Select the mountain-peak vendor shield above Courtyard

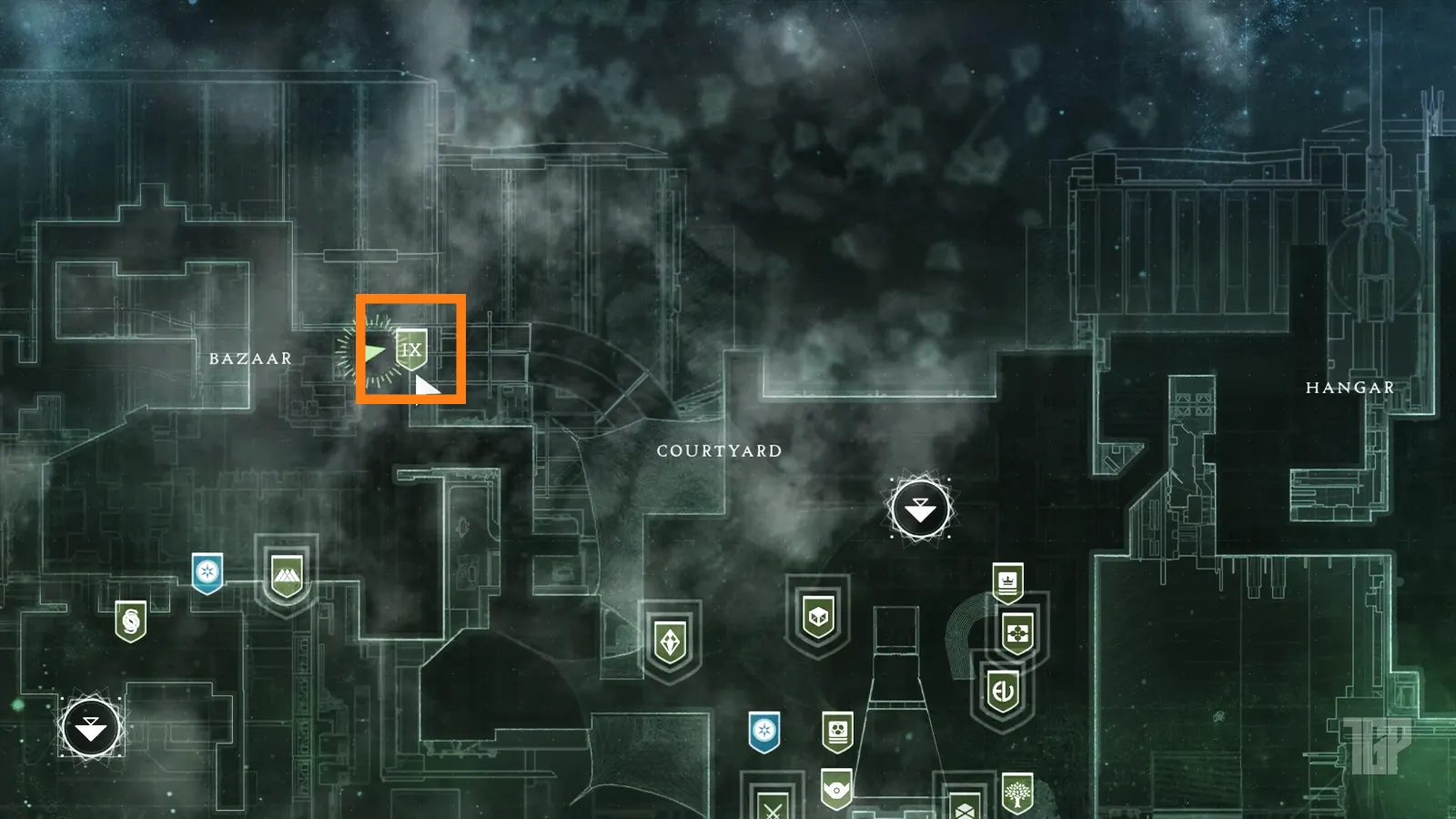click(288, 573)
